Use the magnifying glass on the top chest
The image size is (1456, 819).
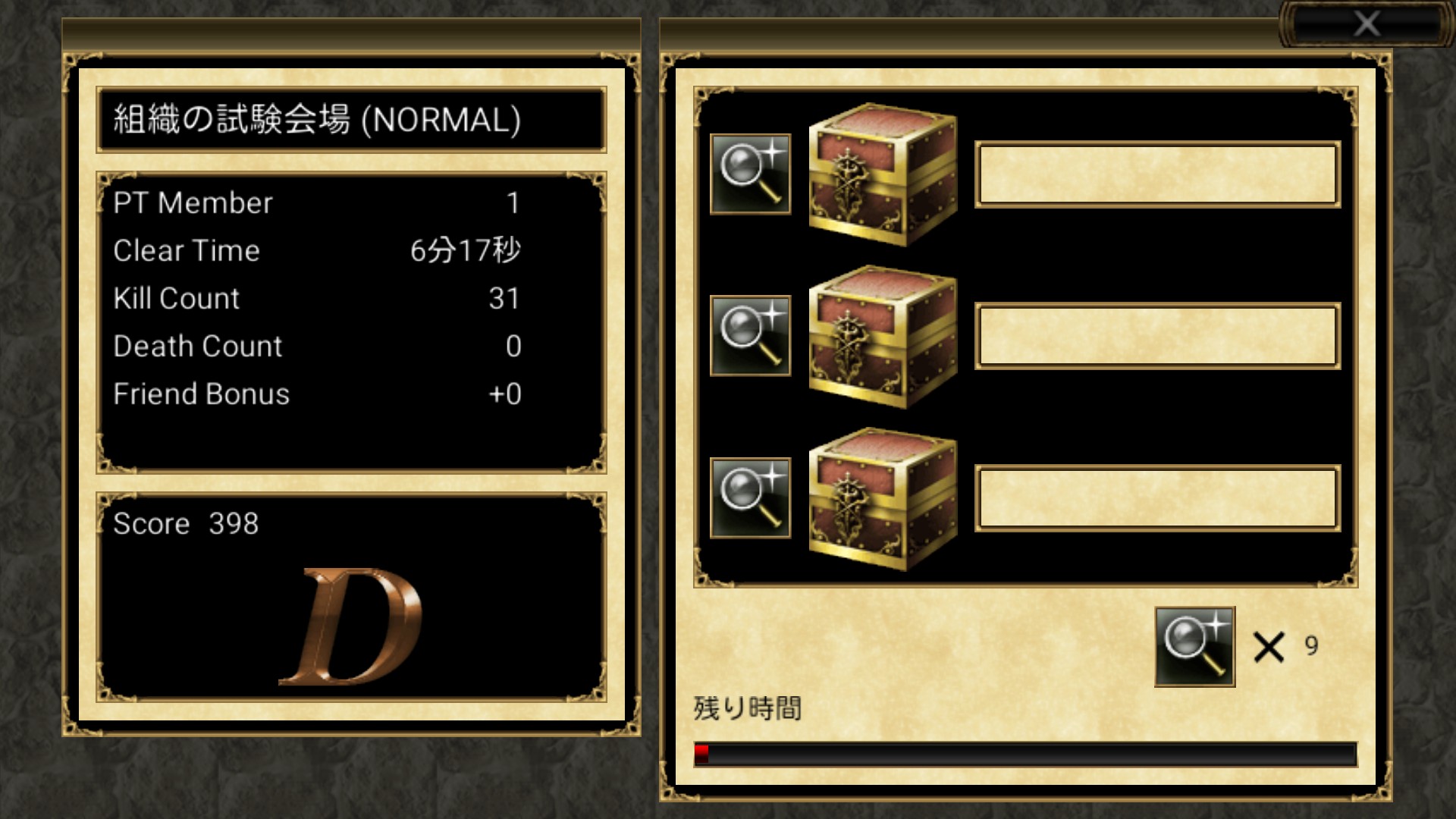tap(750, 174)
